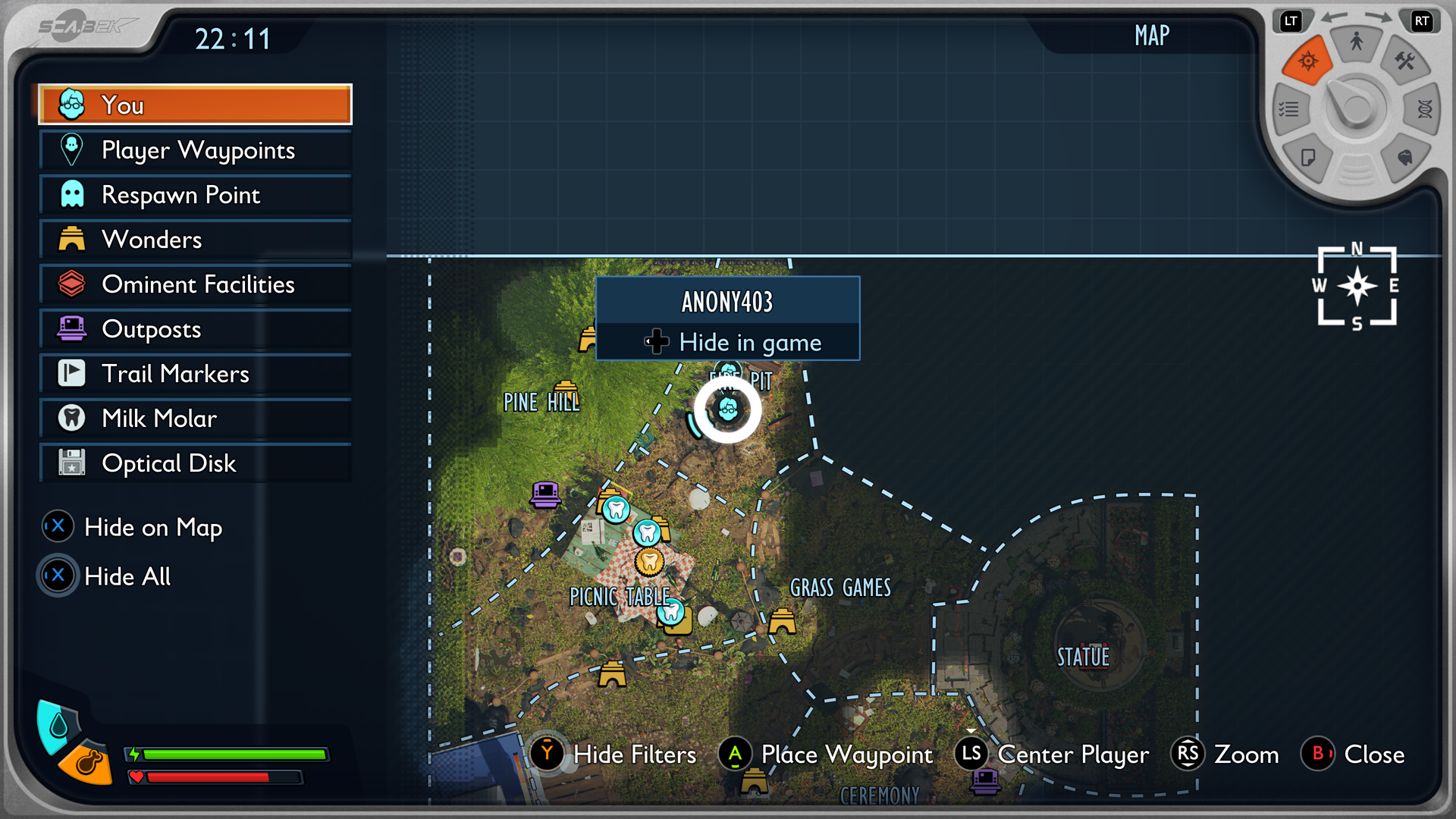Image resolution: width=1456 pixels, height=819 pixels.
Task: Select the gold Milk Molar map marker
Action: [x=649, y=562]
